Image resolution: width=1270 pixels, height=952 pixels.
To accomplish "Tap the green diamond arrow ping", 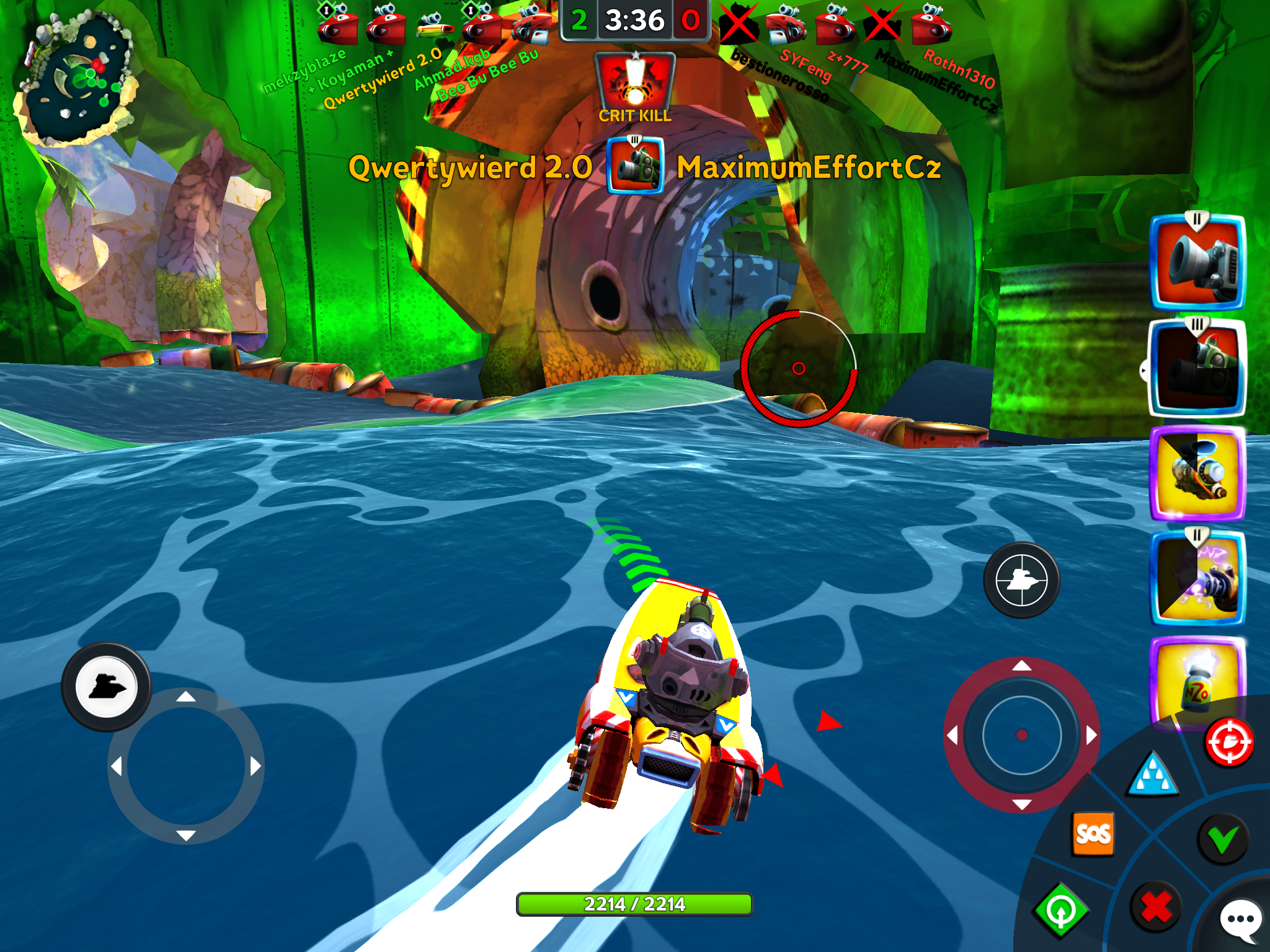I will click(x=1061, y=910).
